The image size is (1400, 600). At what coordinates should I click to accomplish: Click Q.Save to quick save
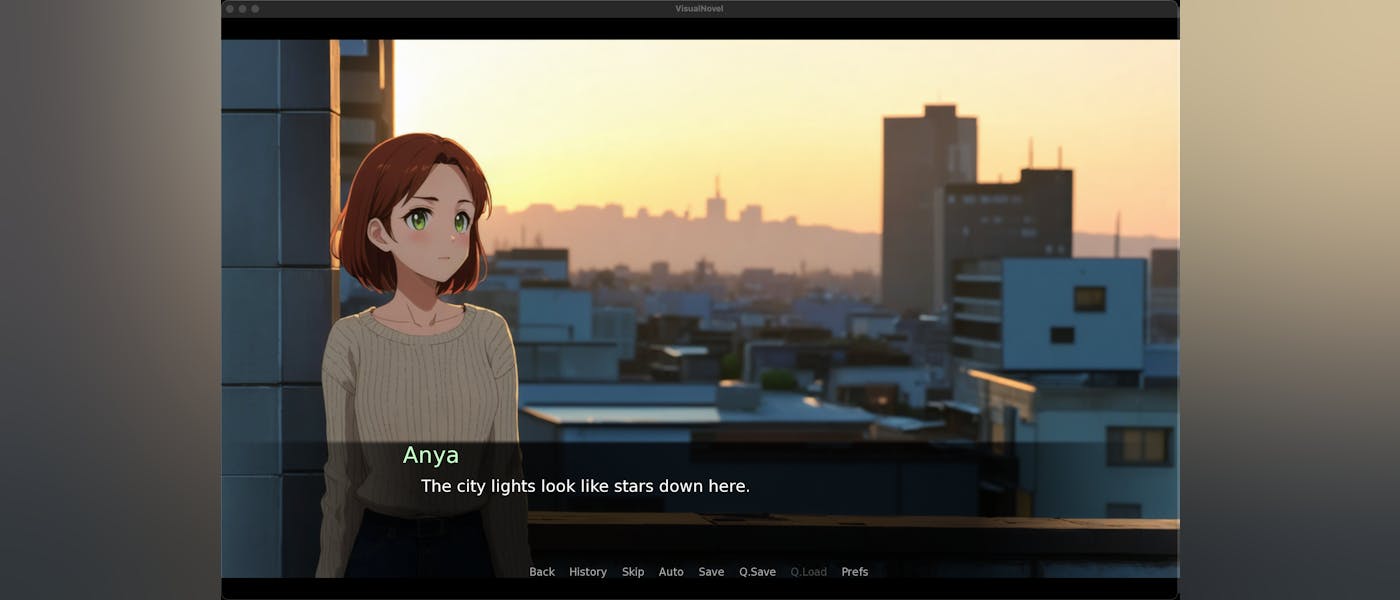pyautogui.click(x=757, y=572)
